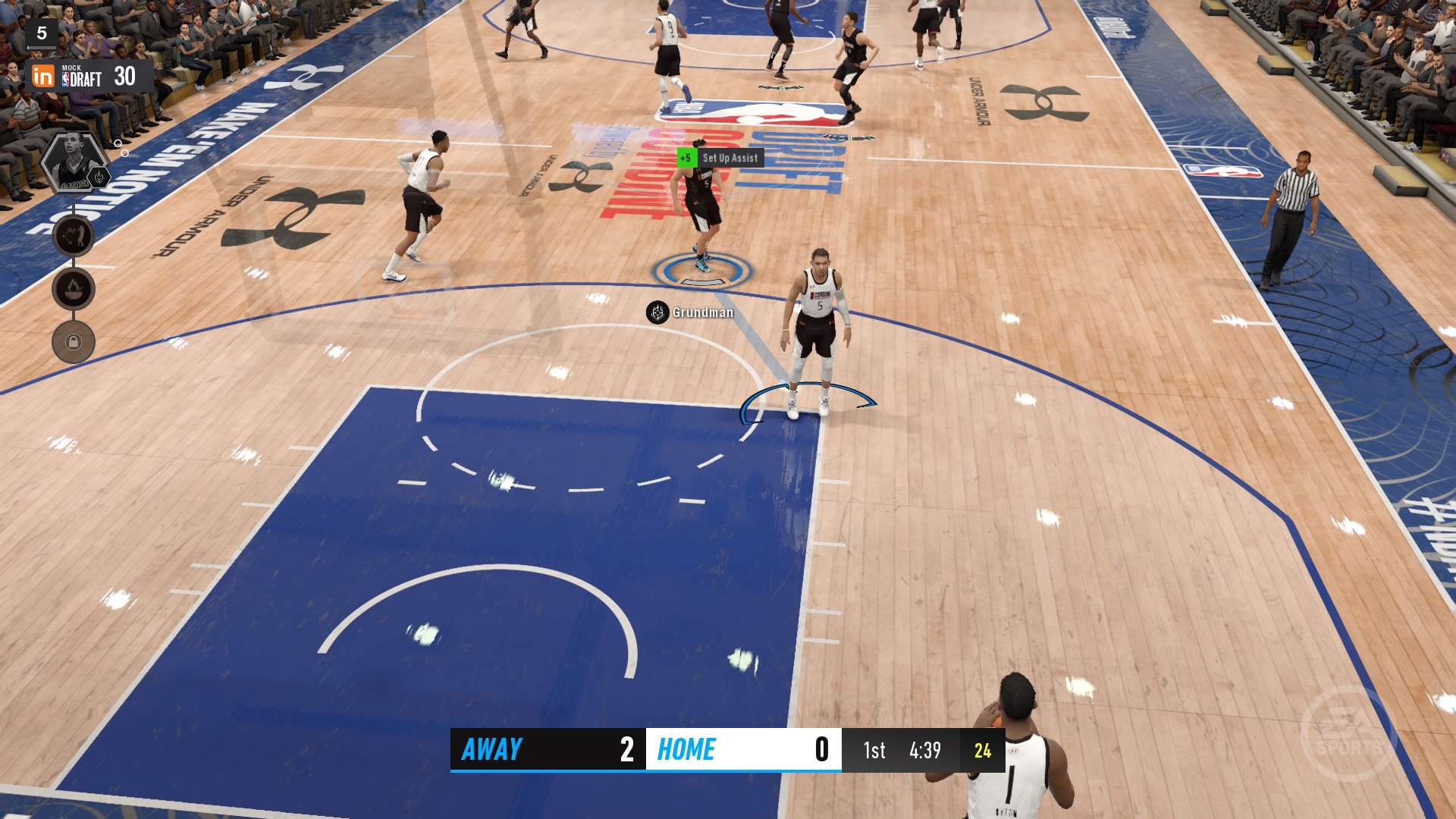Expand the Mock Draft rank 30 panel
The width and height of the screenshot is (1456, 819).
coord(125,77)
